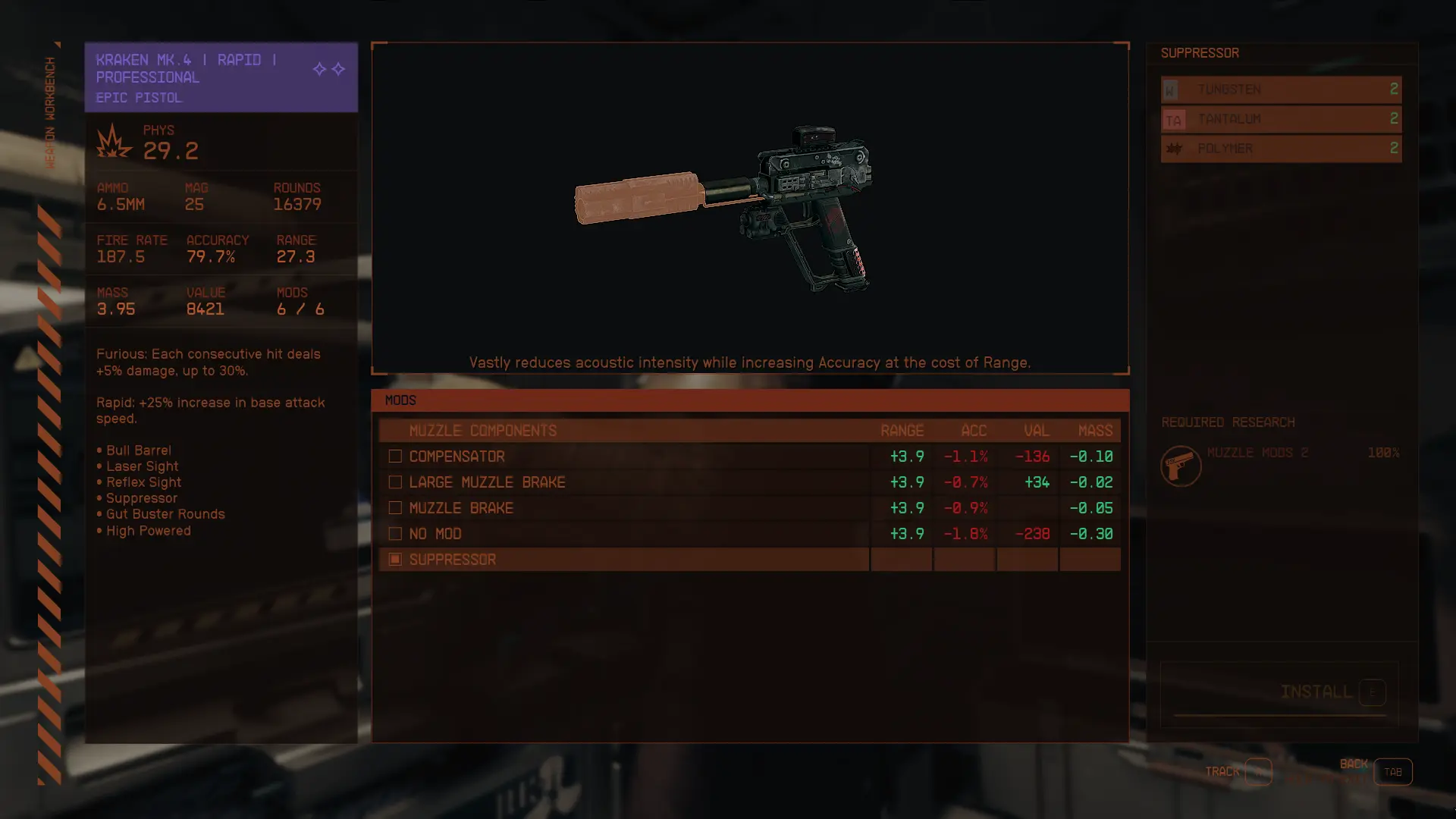The width and height of the screenshot is (1456, 819).
Task: Select the No Mod entry
Action: click(435, 534)
